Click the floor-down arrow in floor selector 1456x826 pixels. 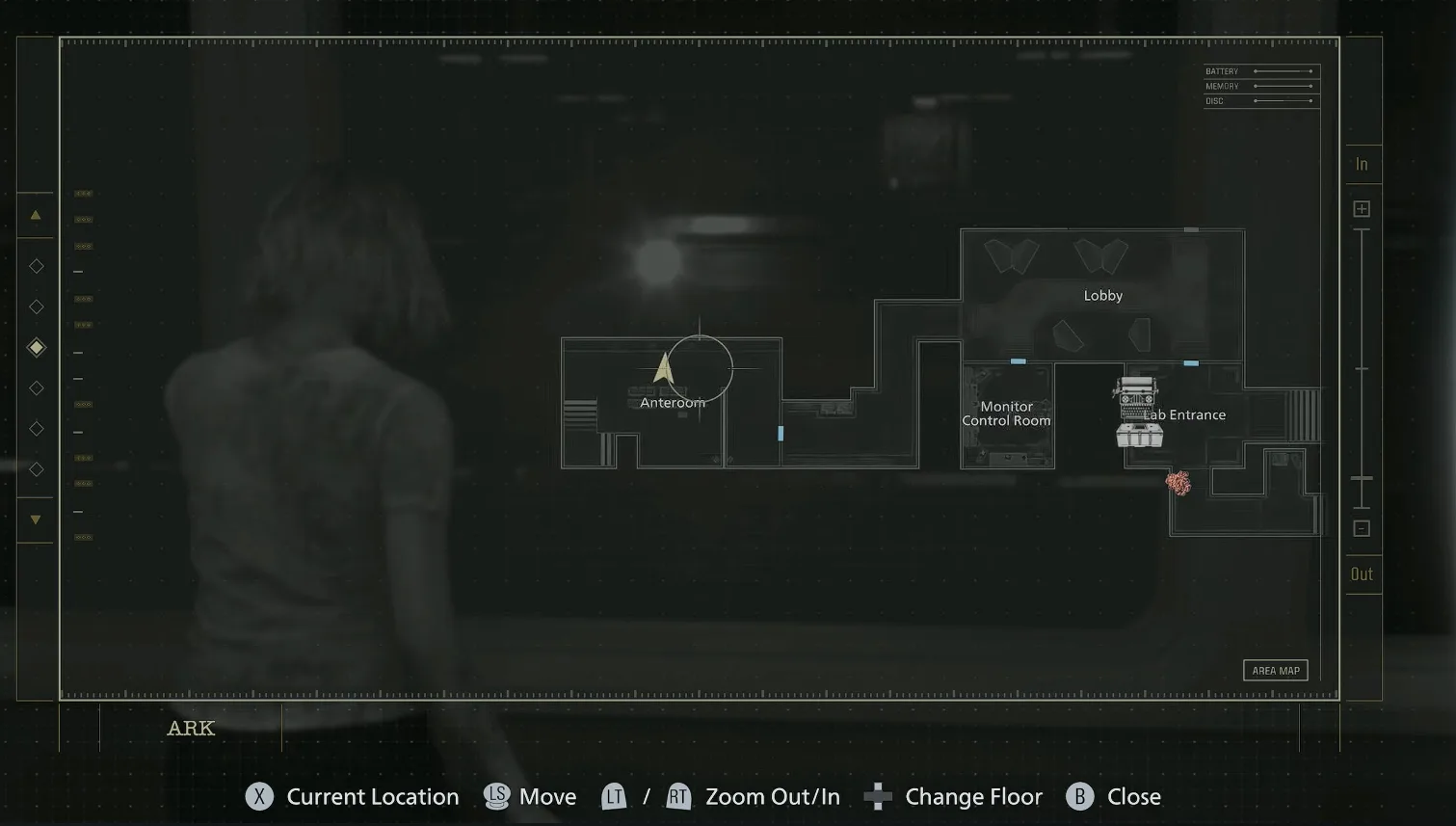coord(36,520)
